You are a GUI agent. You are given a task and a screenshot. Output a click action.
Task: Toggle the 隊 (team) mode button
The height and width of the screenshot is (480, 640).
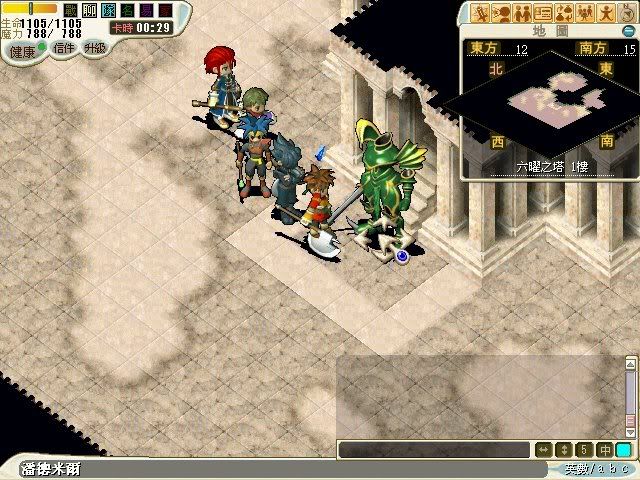click(x=107, y=10)
